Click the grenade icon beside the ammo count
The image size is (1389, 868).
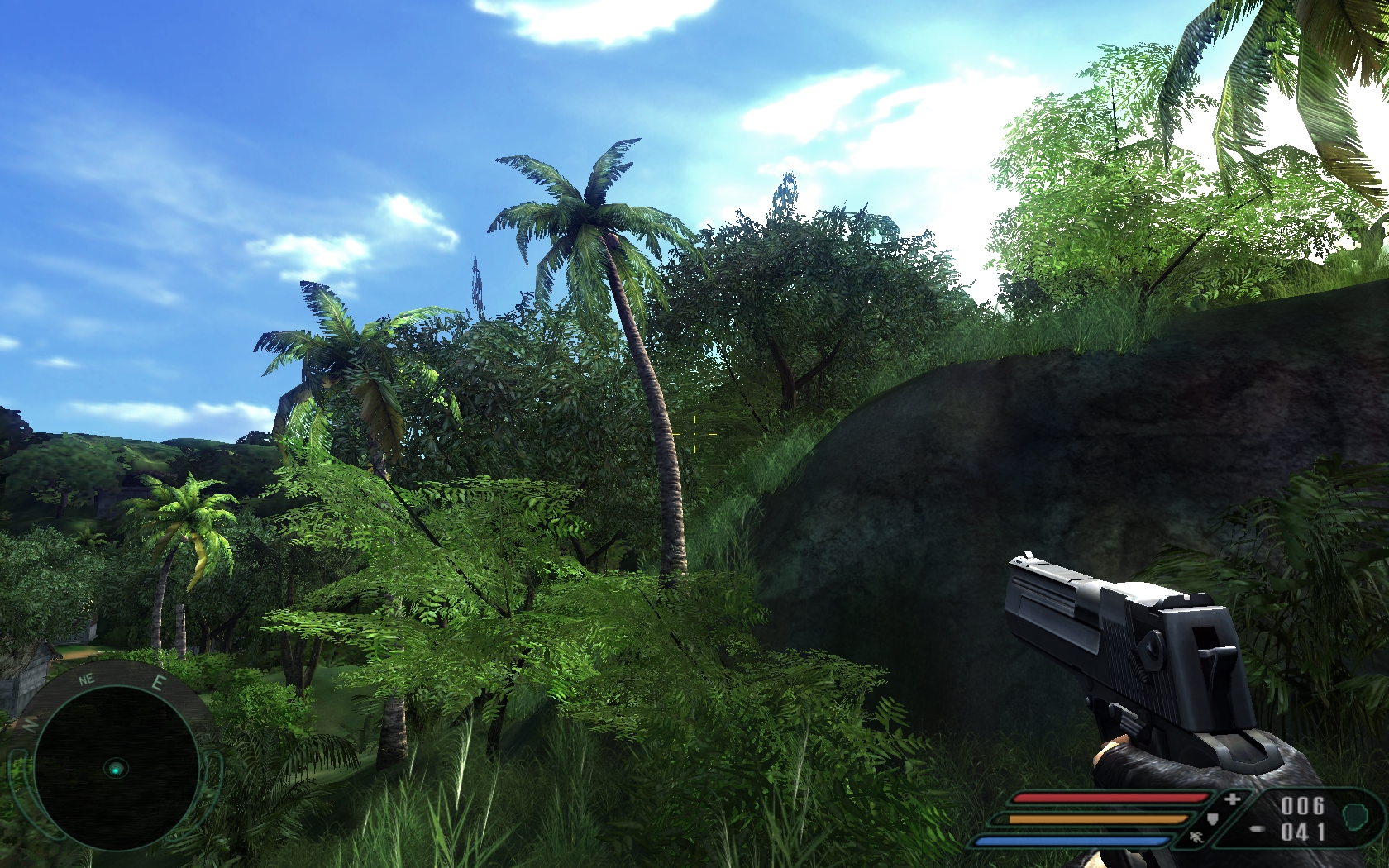click(x=1356, y=816)
